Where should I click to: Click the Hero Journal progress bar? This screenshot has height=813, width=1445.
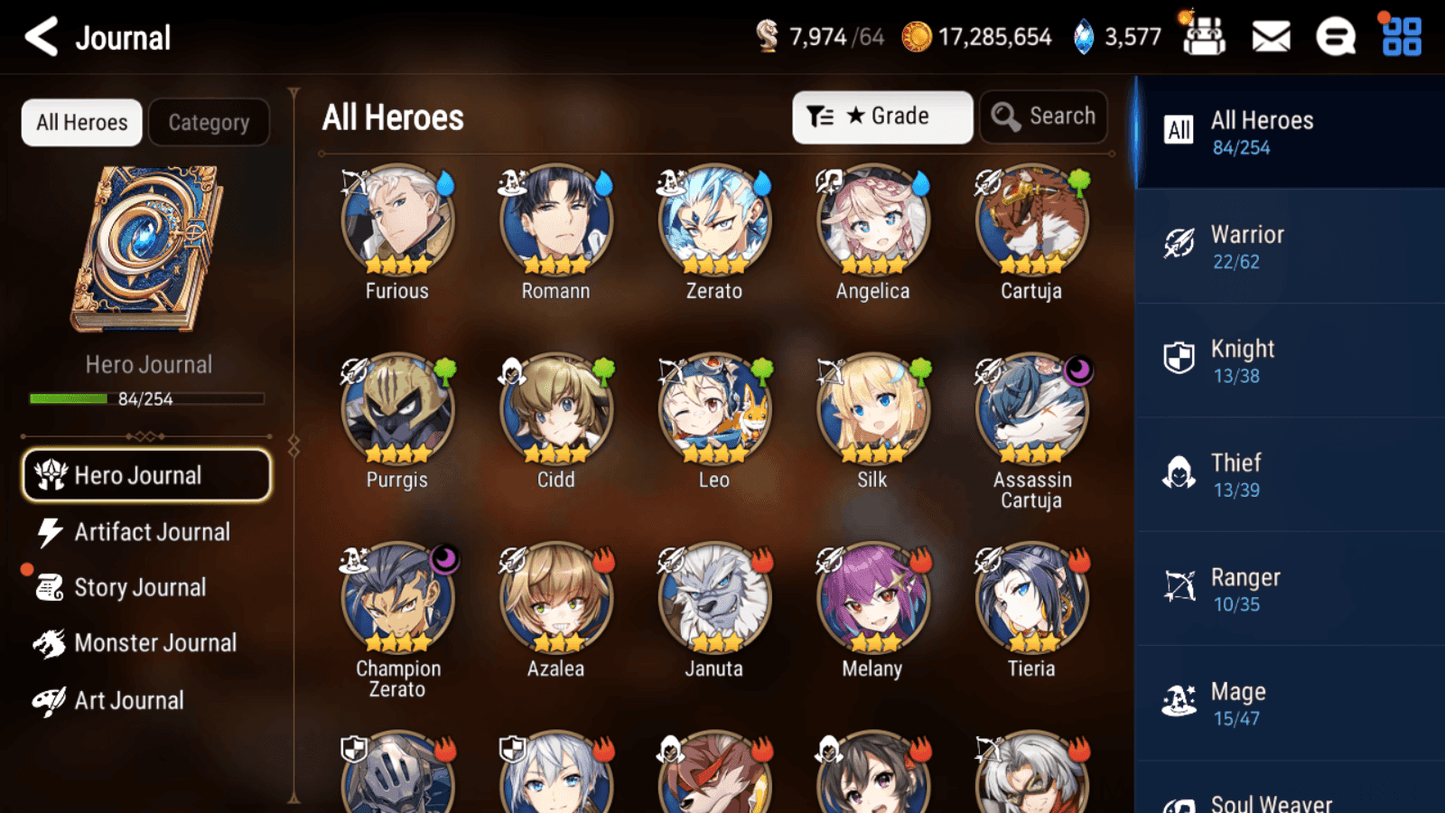pos(149,398)
